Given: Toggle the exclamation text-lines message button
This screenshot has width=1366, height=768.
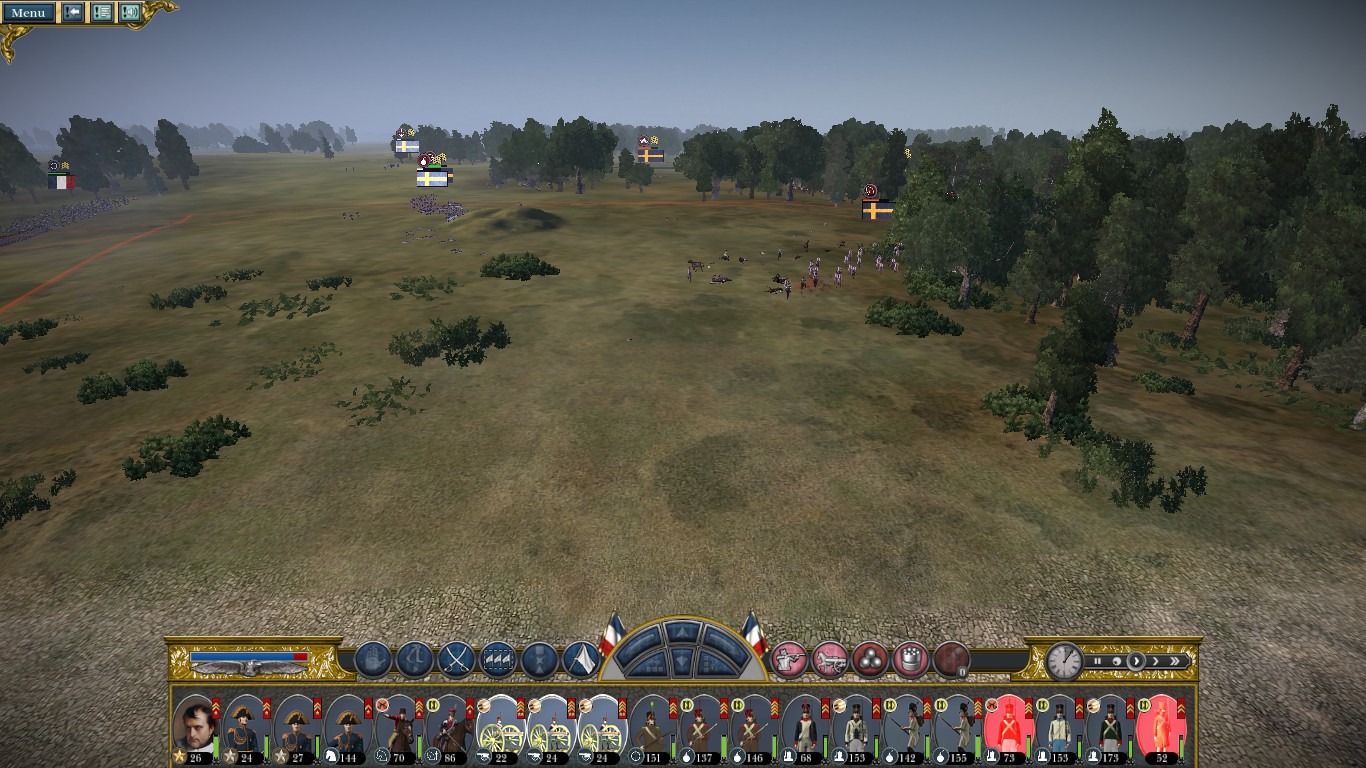Looking at the screenshot, I should 102,12.
